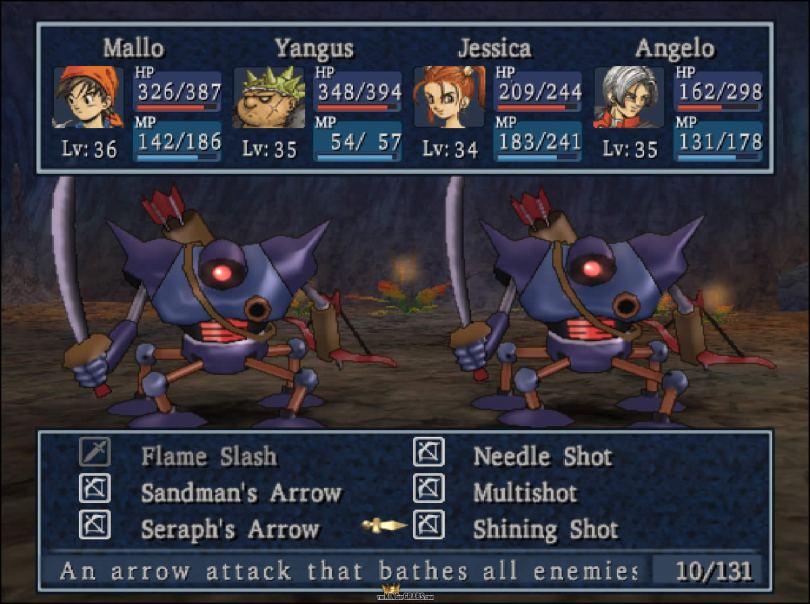Click Mallo's character portrait
This screenshot has width=810, height=604.
(88, 97)
